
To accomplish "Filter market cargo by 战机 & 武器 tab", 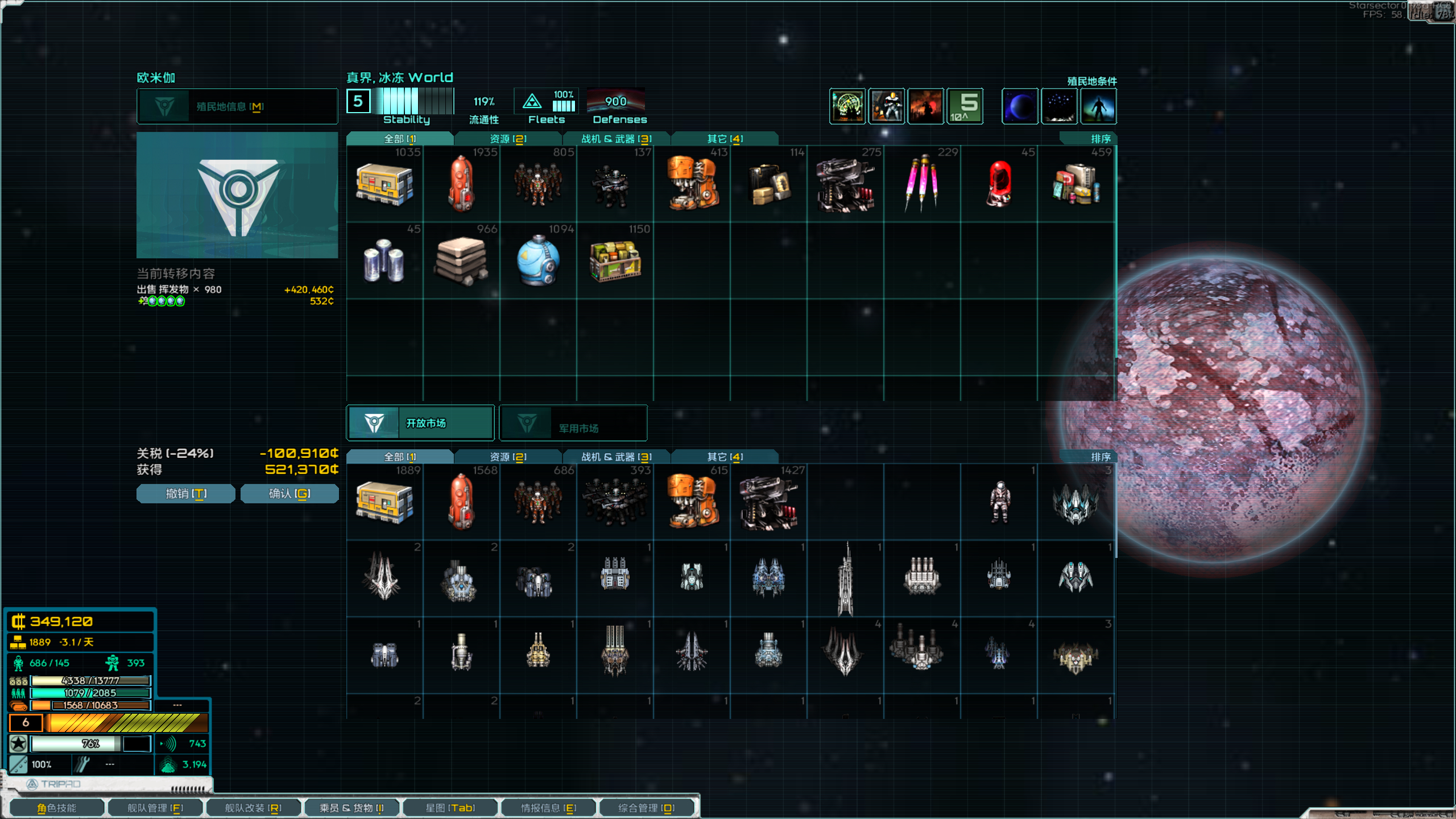I will pos(616,139).
